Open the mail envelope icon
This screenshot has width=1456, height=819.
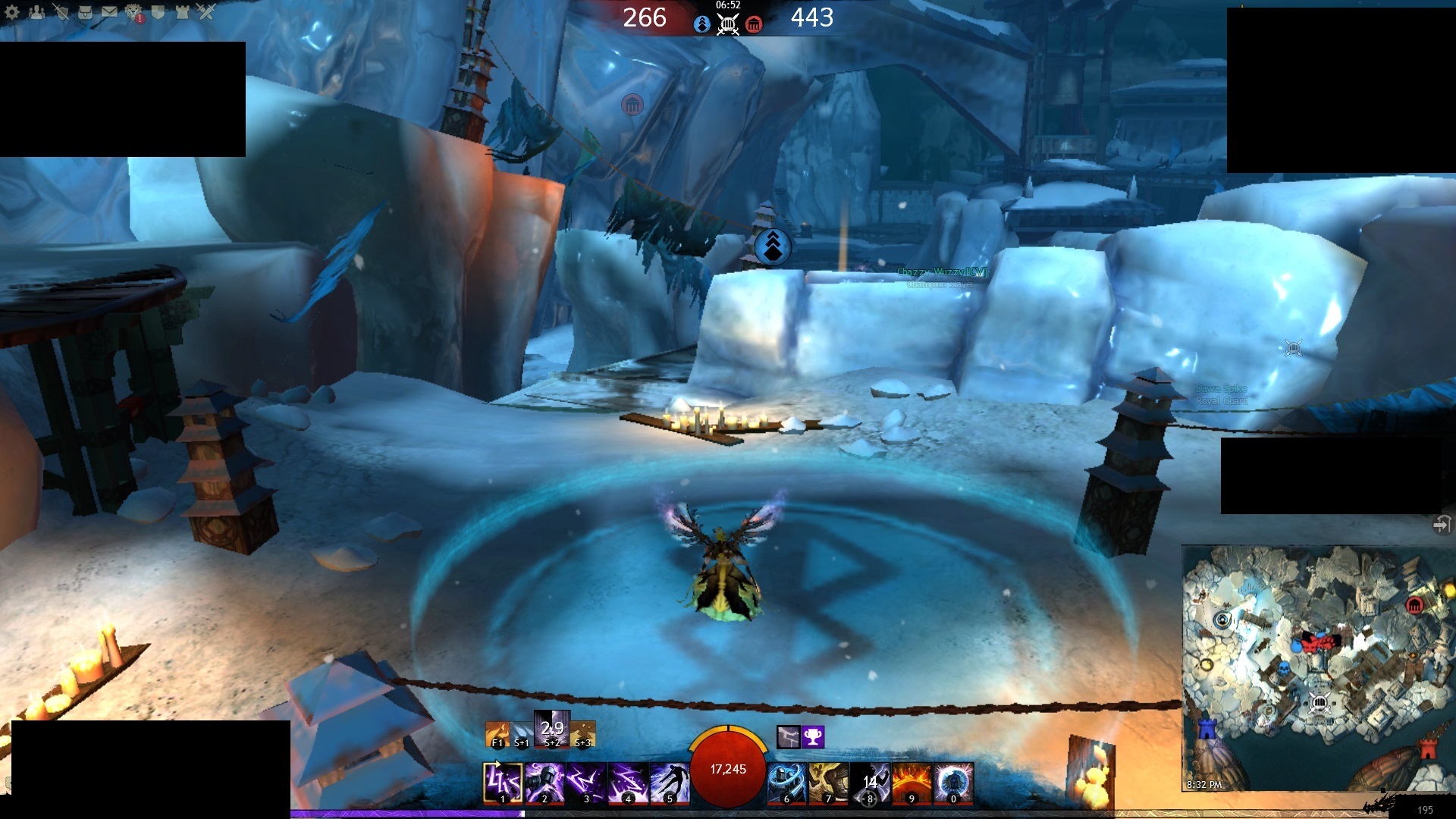point(109,12)
